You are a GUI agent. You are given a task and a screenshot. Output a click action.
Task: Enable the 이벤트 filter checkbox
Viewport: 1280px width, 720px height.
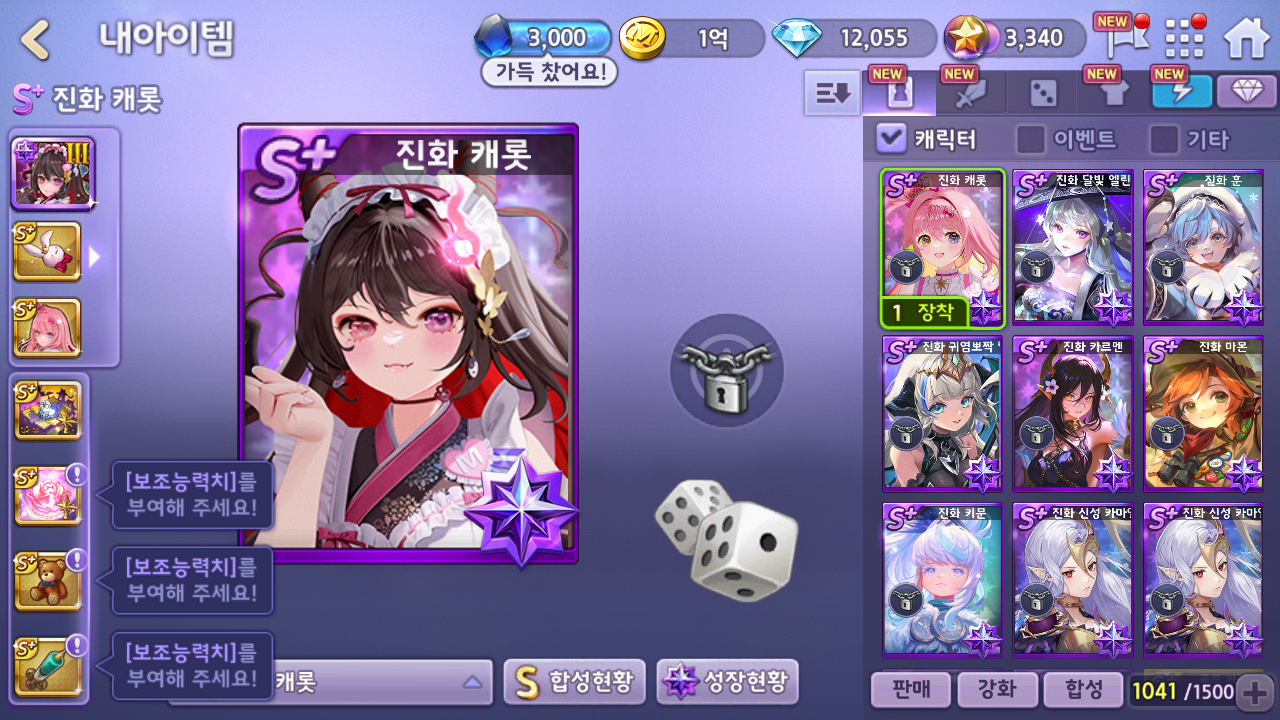(x=1030, y=139)
